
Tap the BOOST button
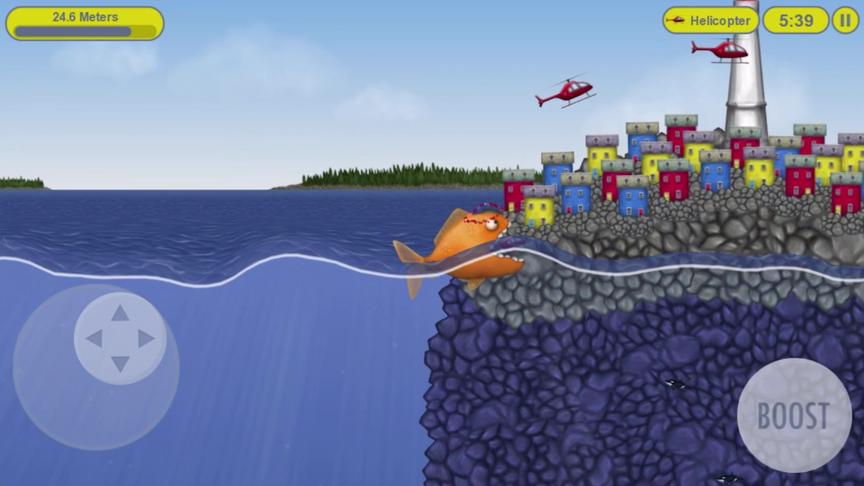pyautogui.click(x=794, y=415)
